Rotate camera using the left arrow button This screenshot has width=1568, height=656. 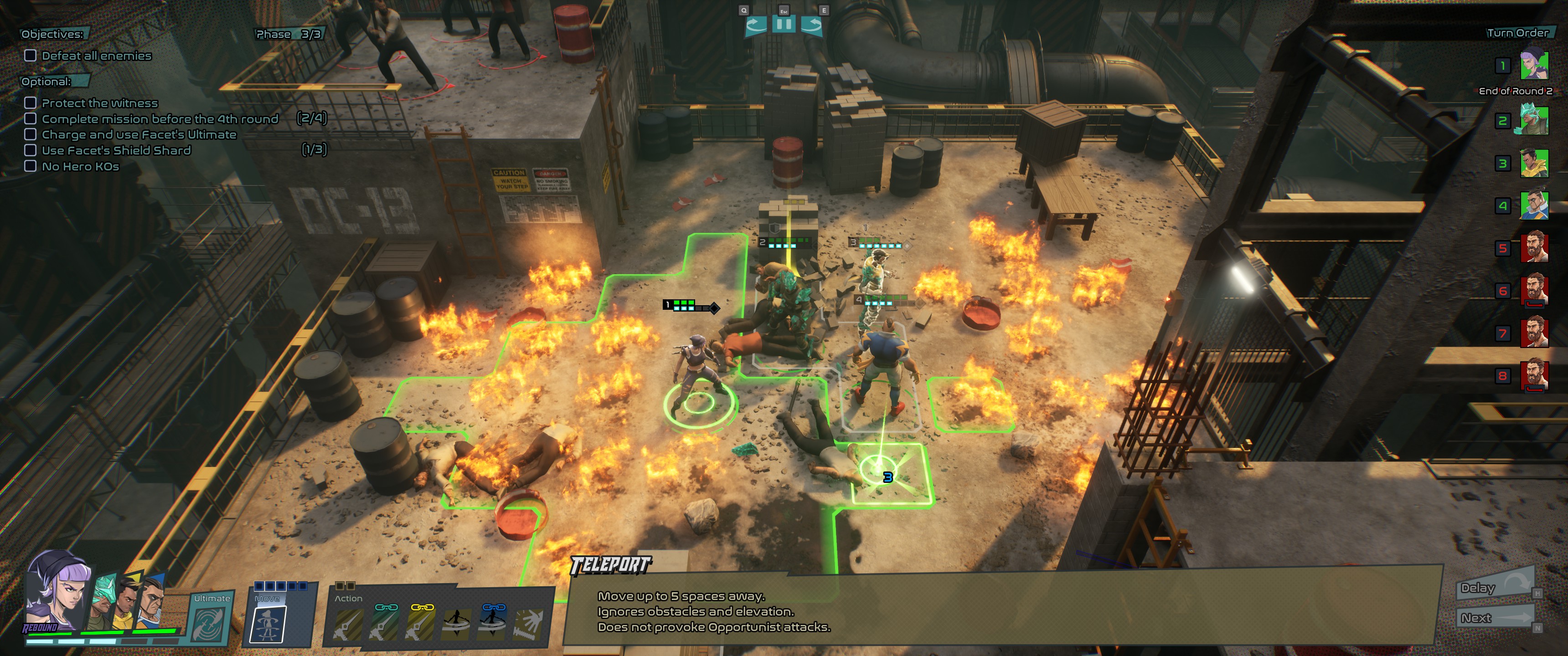(755, 25)
